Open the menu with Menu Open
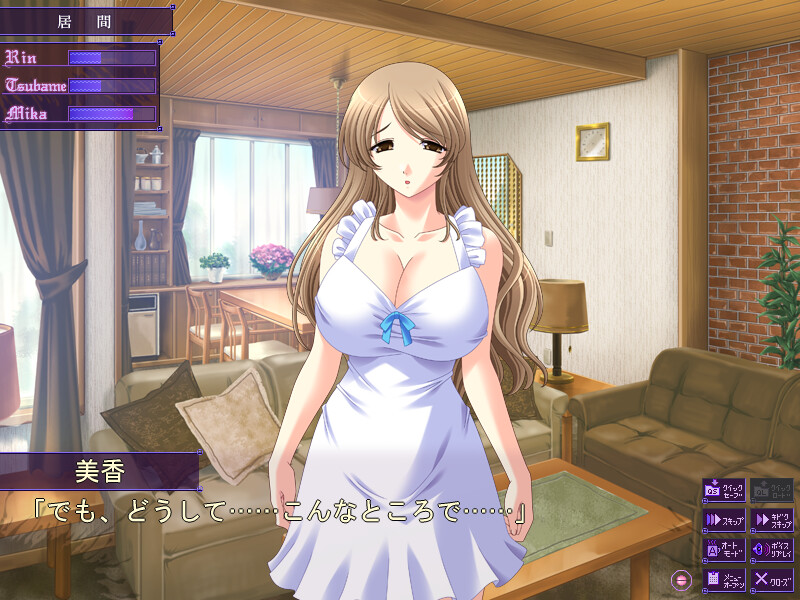The height and width of the screenshot is (600, 800). 724,579
